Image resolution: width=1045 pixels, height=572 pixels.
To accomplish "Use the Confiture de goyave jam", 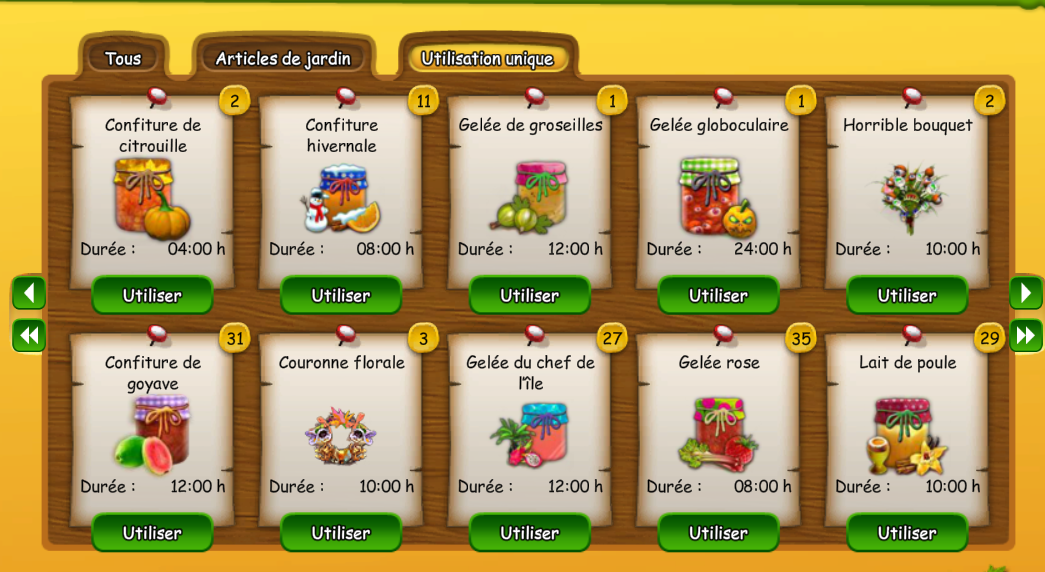I will point(152,533).
